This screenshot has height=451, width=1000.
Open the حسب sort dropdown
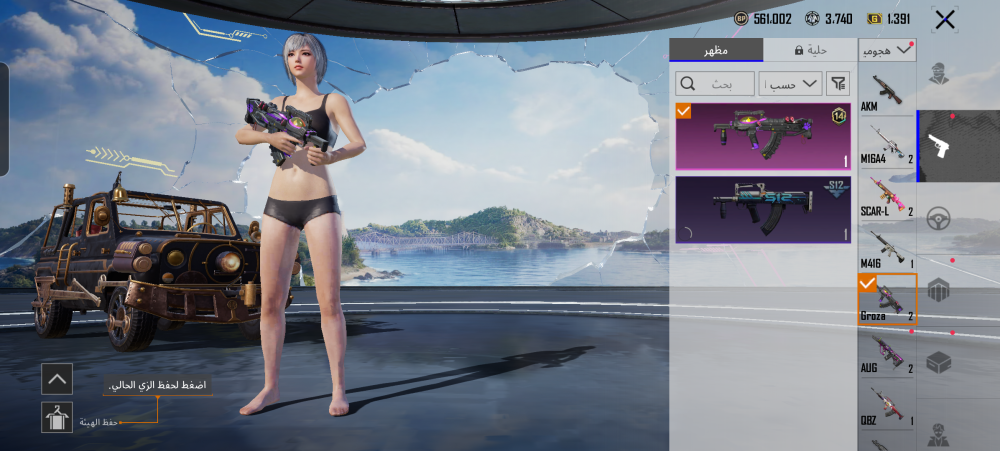790,83
